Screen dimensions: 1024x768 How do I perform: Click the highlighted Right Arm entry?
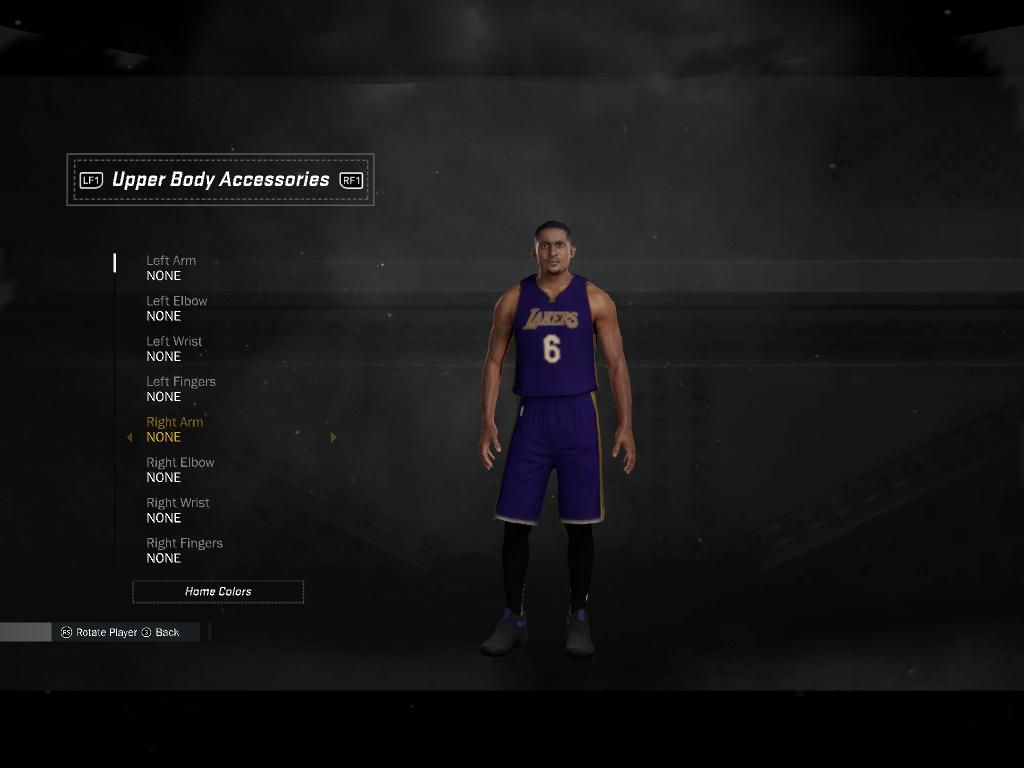point(175,429)
